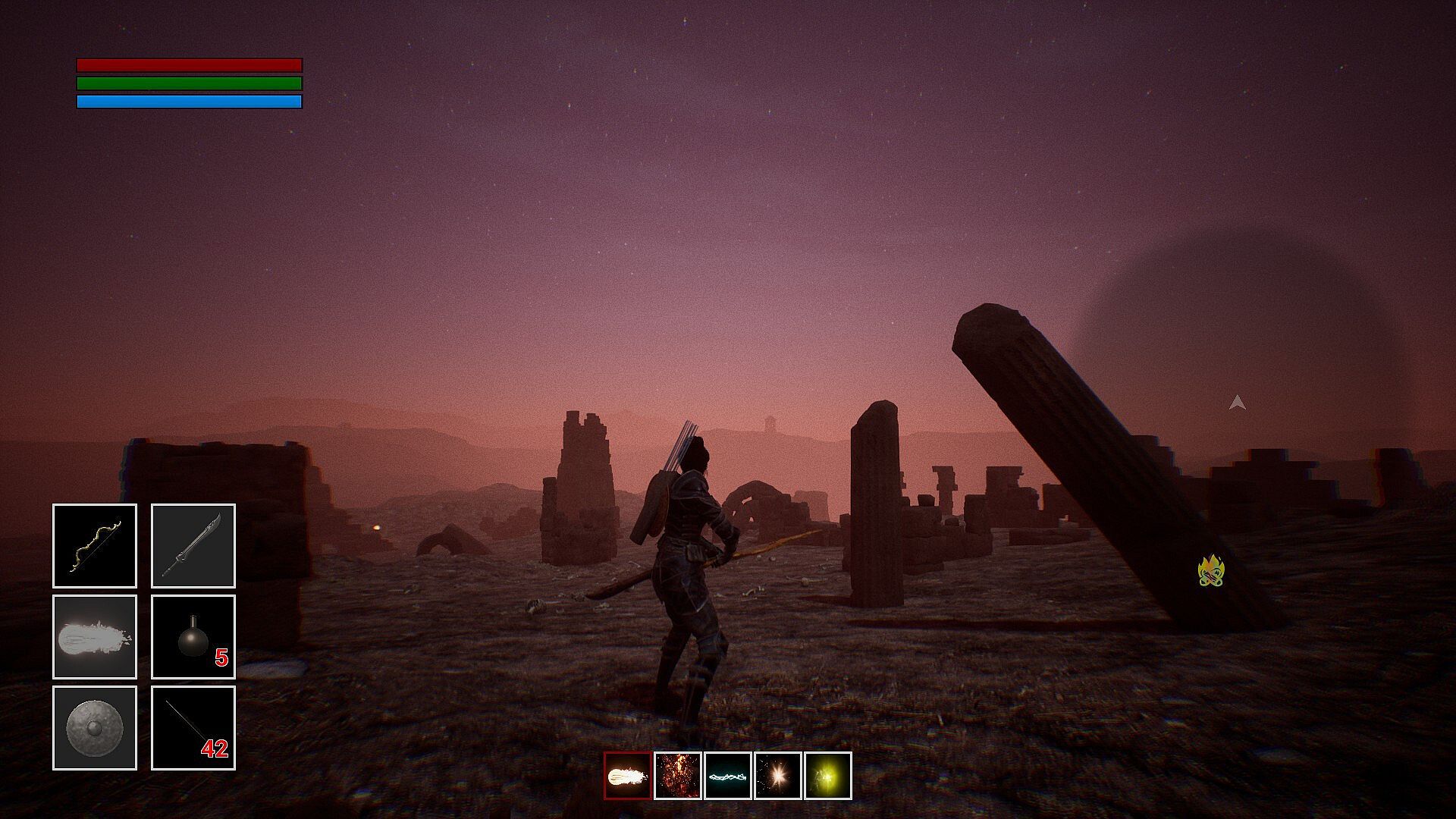The image size is (1456, 819).
Task: Activate the red-bordered fireball spell in the hotbar
Action: click(628, 776)
